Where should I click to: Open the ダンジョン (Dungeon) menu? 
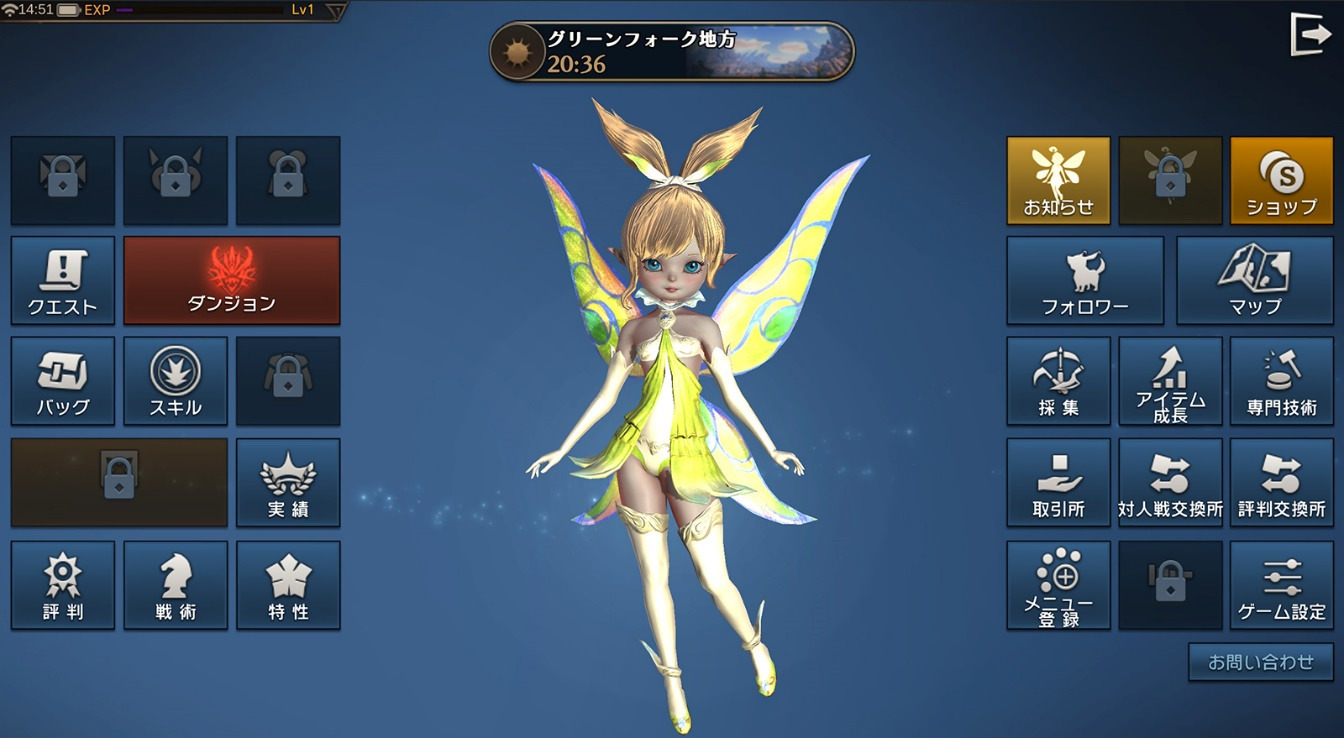tap(231, 280)
